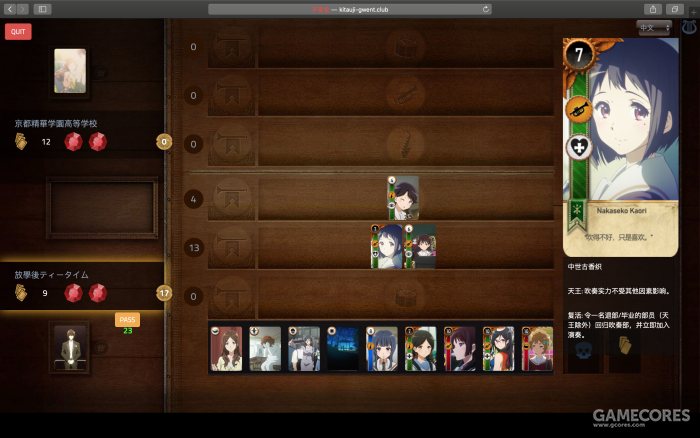Choose the dark blue night scene card
This screenshot has width=700, height=438.
(x=343, y=348)
